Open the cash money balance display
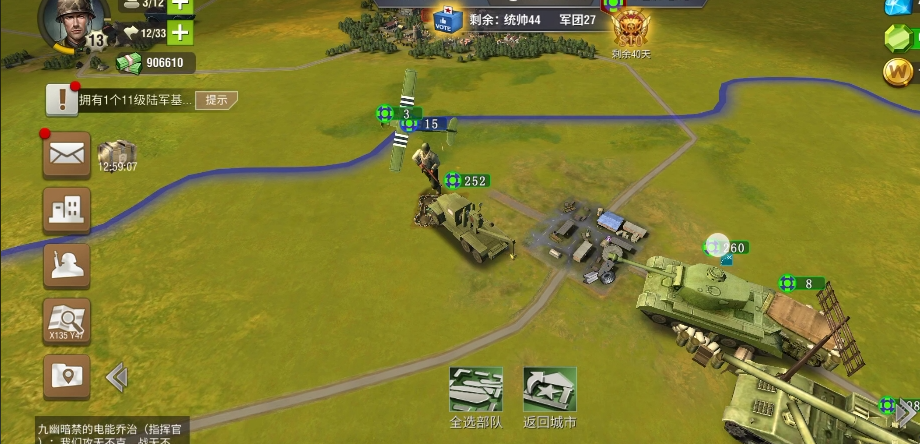The height and width of the screenshot is (444, 920). click(155, 62)
